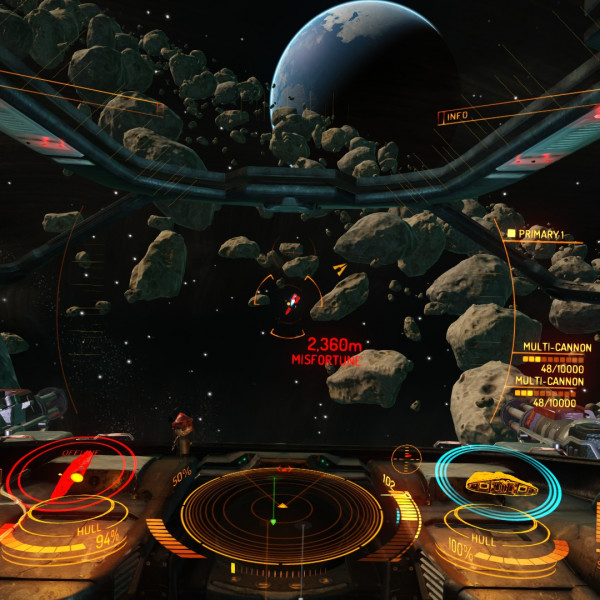Select the small navigation compass

(x=405, y=458)
